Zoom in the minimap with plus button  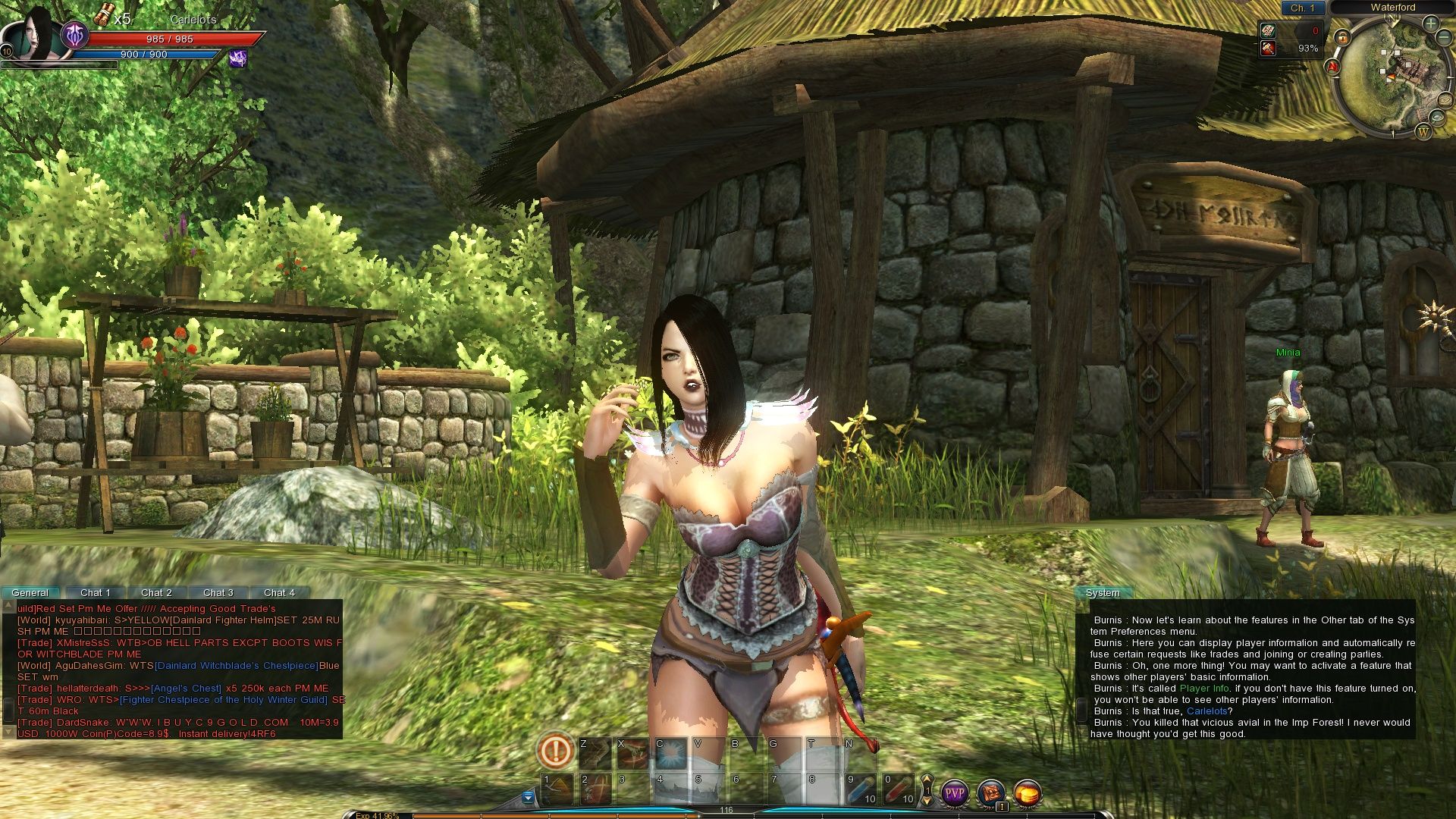click(x=1430, y=24)
